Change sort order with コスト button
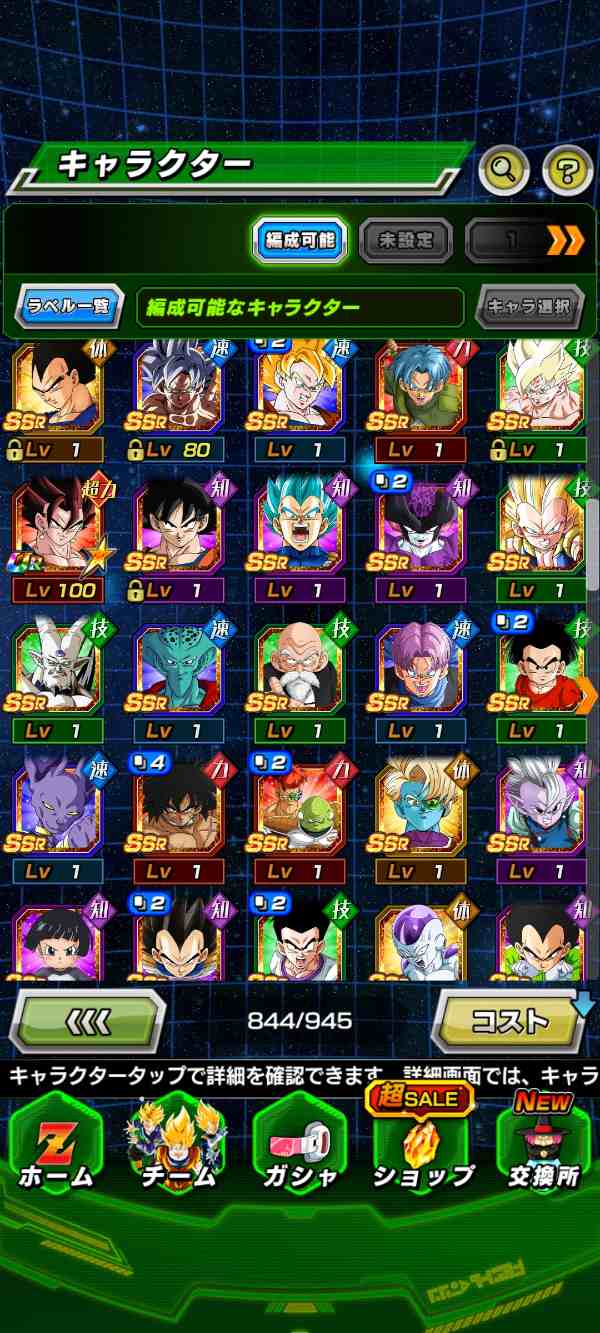Screen dimensions: 600x1333 509,1021
